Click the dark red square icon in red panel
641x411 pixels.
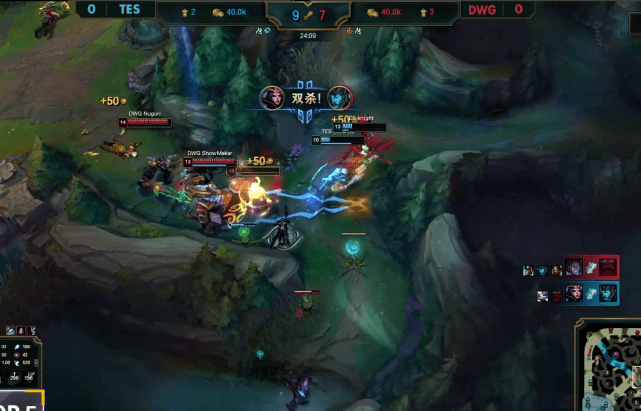tap(608, 267)
